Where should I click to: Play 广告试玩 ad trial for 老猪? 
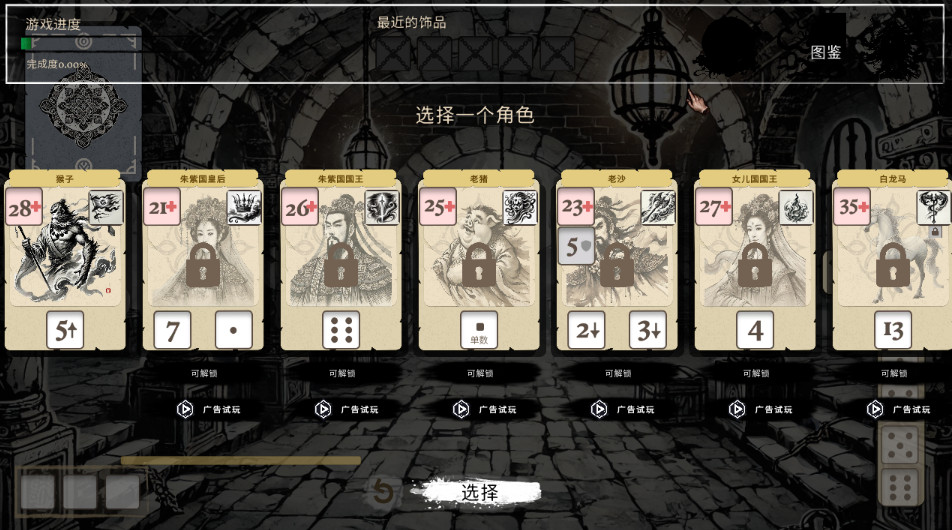tap(483, 409)
